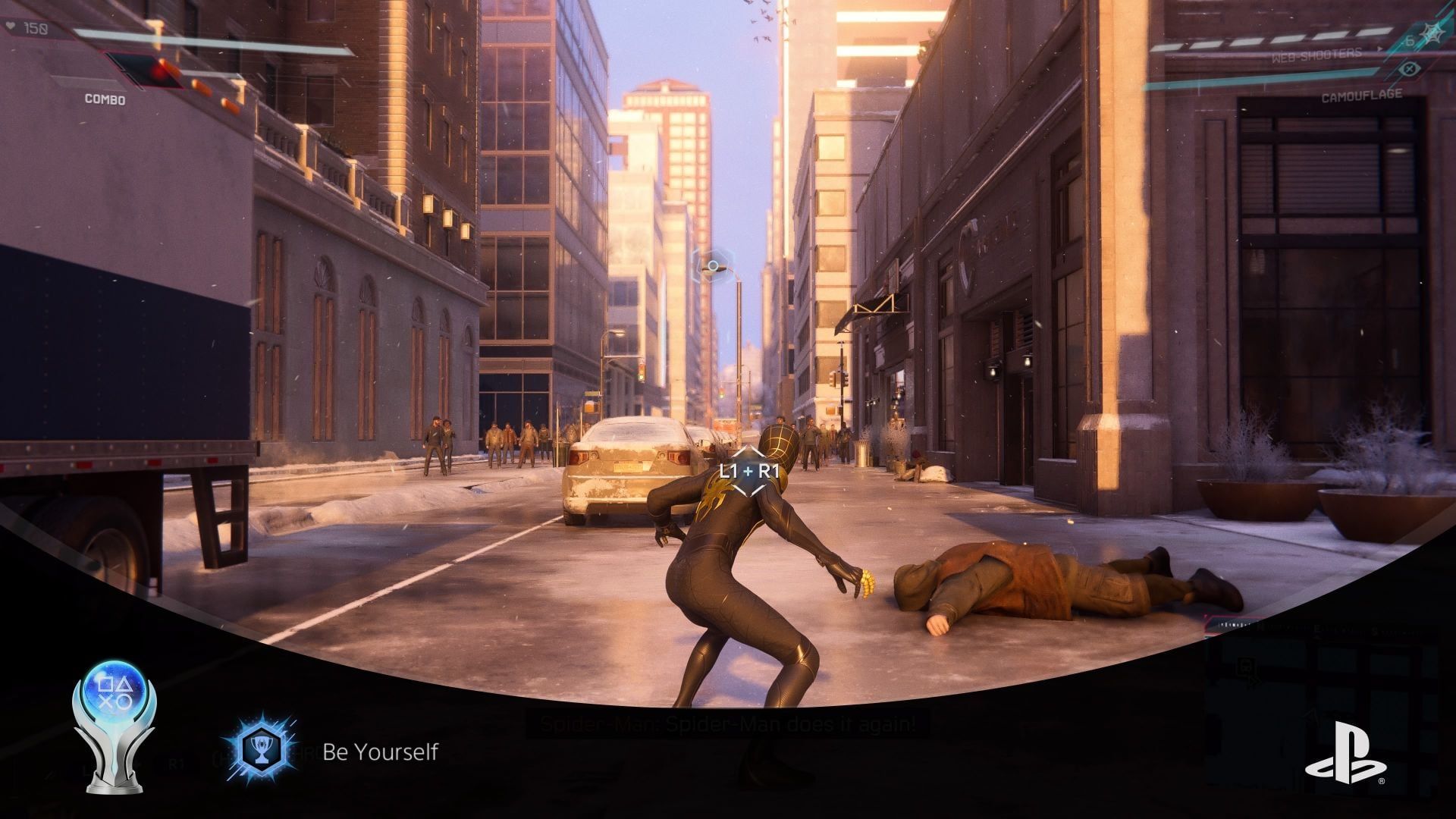Select the Be Yourself trophy title
Viewport: 1456px width, 819px height.
(x=380, y=752)
